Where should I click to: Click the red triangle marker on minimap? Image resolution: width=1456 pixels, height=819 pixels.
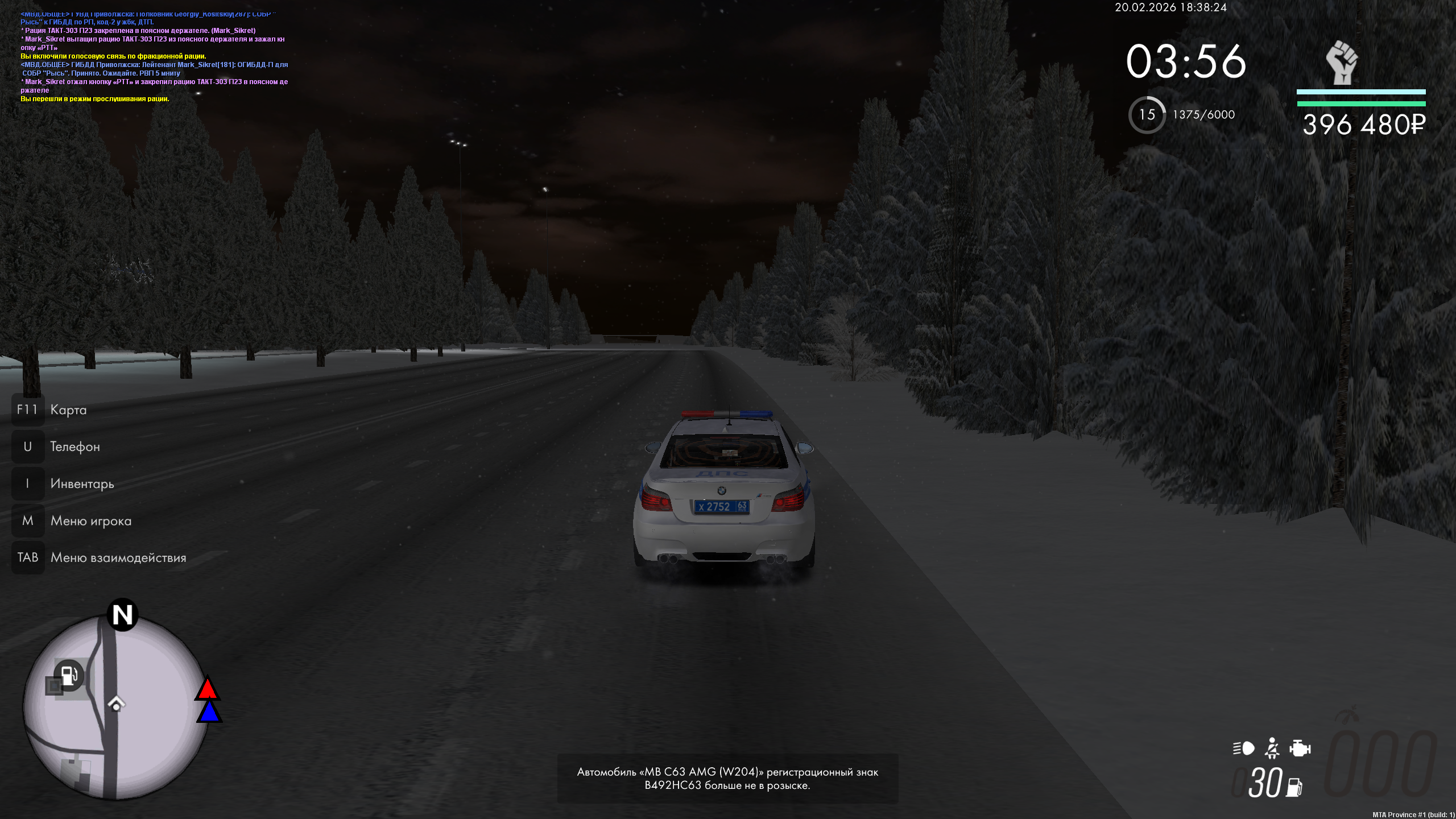(207, 688)
